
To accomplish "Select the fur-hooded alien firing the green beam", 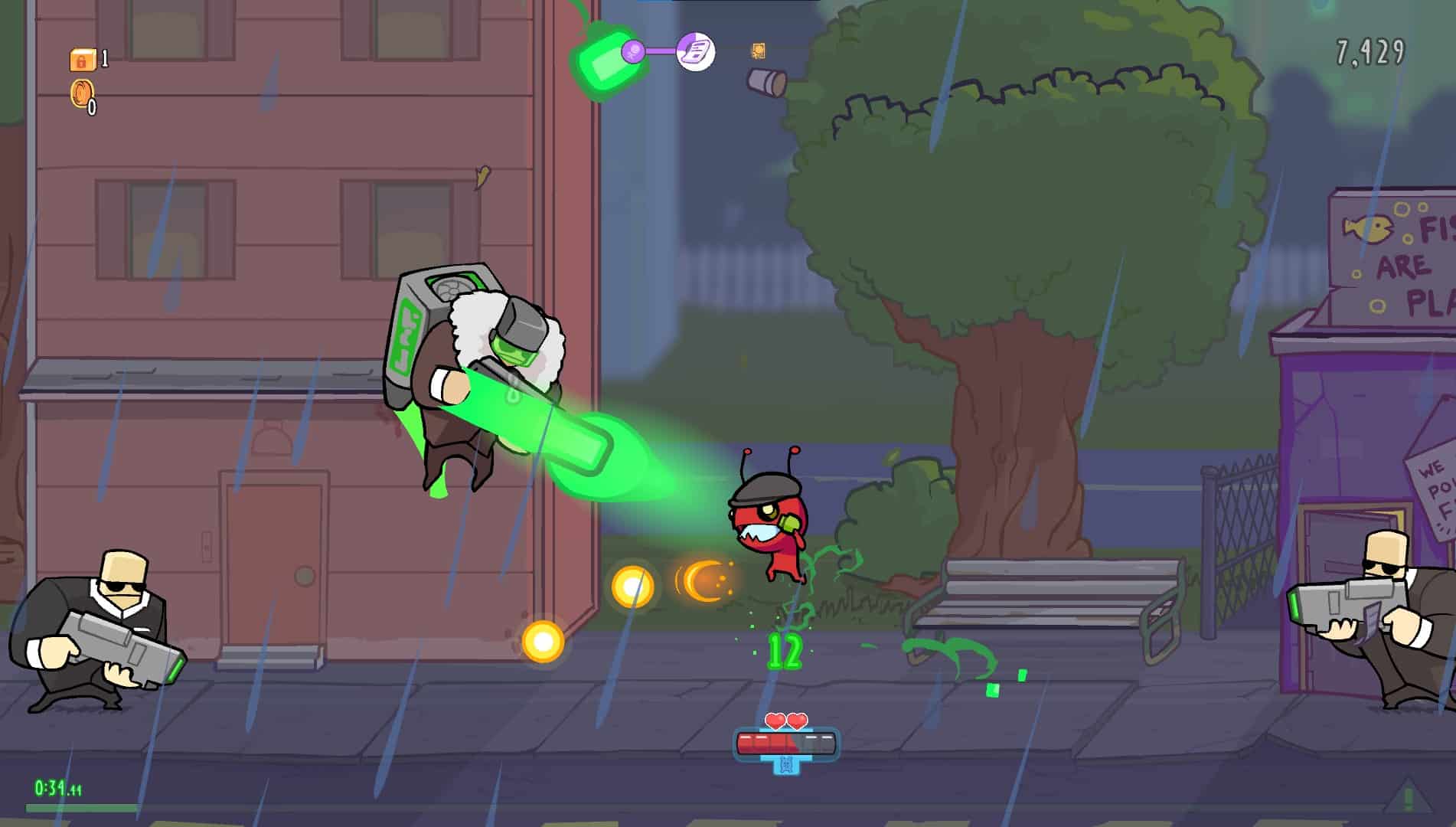I will click(x=475, y=368).
